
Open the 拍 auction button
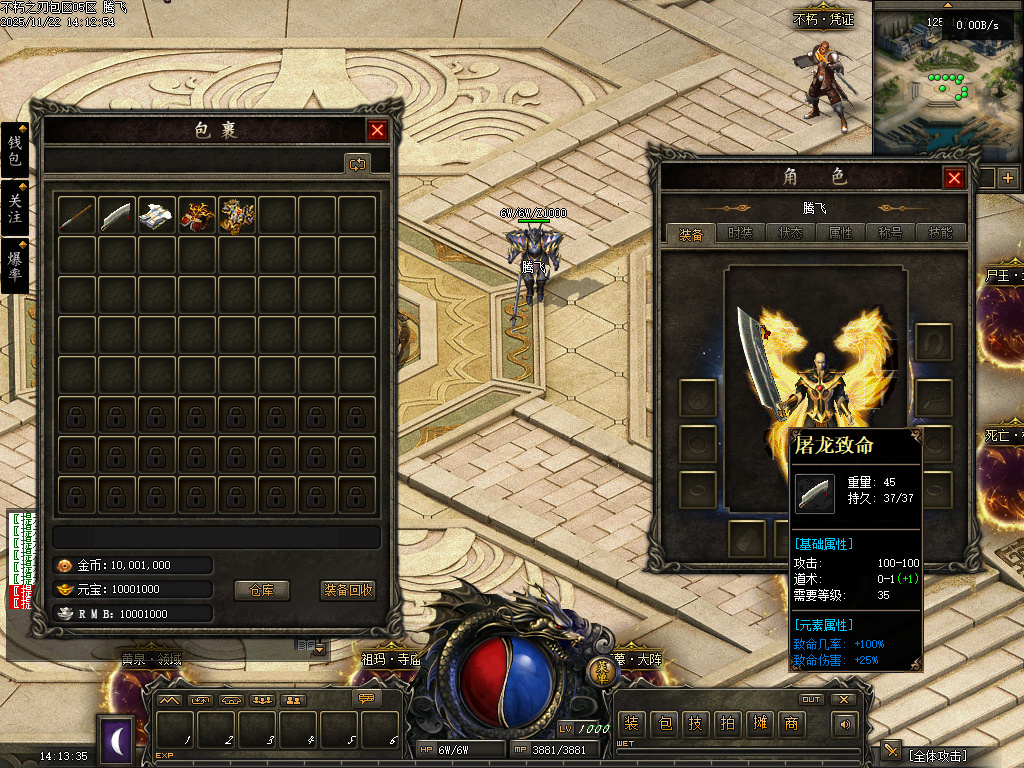pyautogui.click(x=727, y=723)
